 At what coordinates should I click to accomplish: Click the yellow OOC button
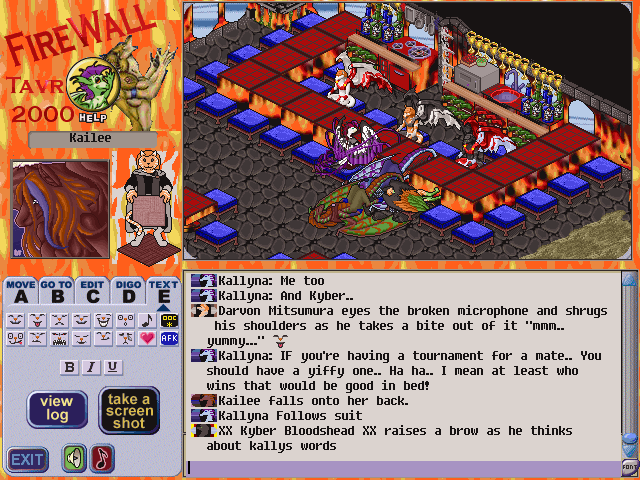tap(169, 320)
